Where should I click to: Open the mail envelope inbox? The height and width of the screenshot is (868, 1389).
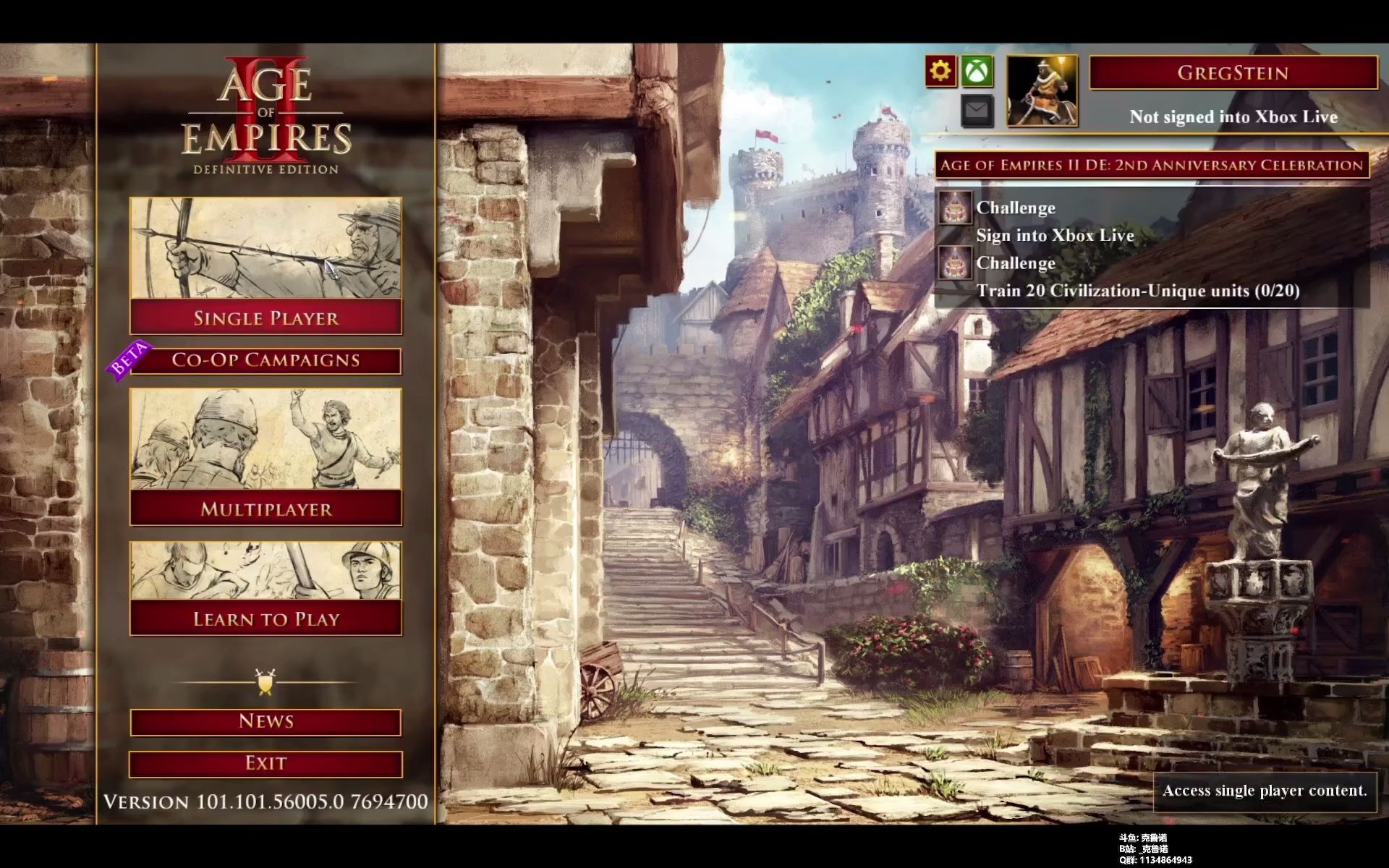pos(977,111)
